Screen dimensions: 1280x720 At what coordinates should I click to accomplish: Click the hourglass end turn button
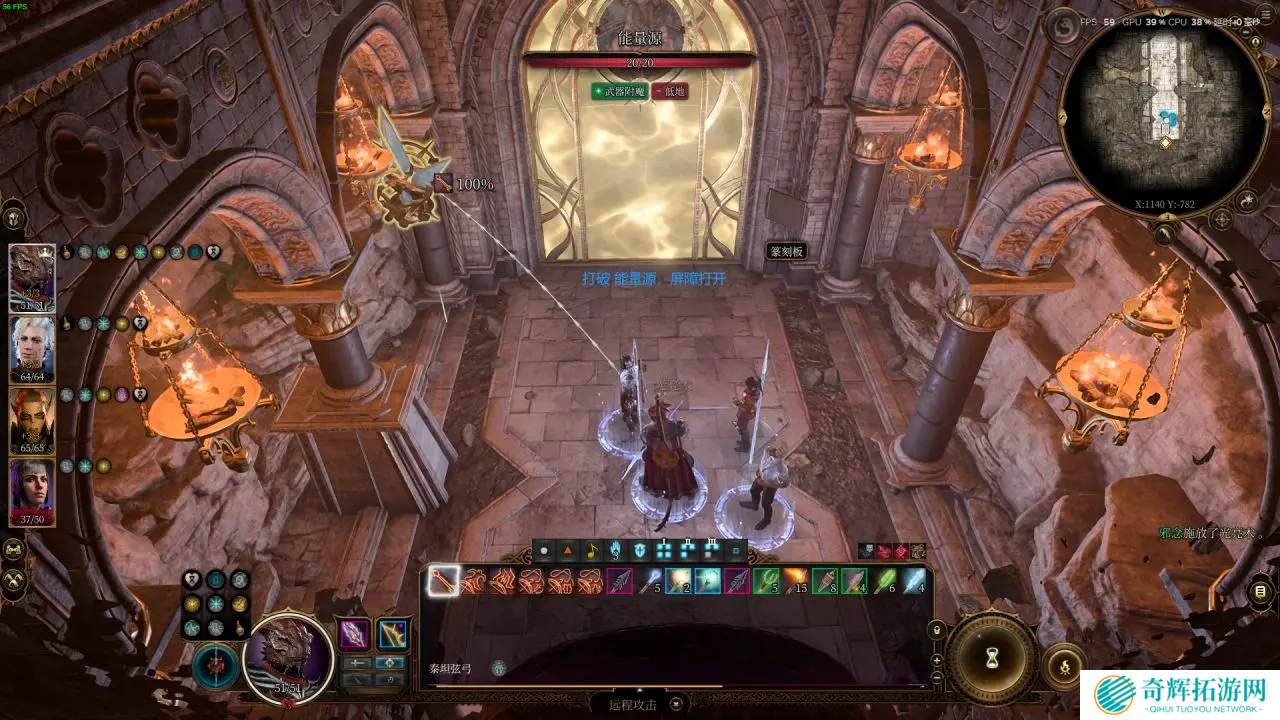(992, 658)
